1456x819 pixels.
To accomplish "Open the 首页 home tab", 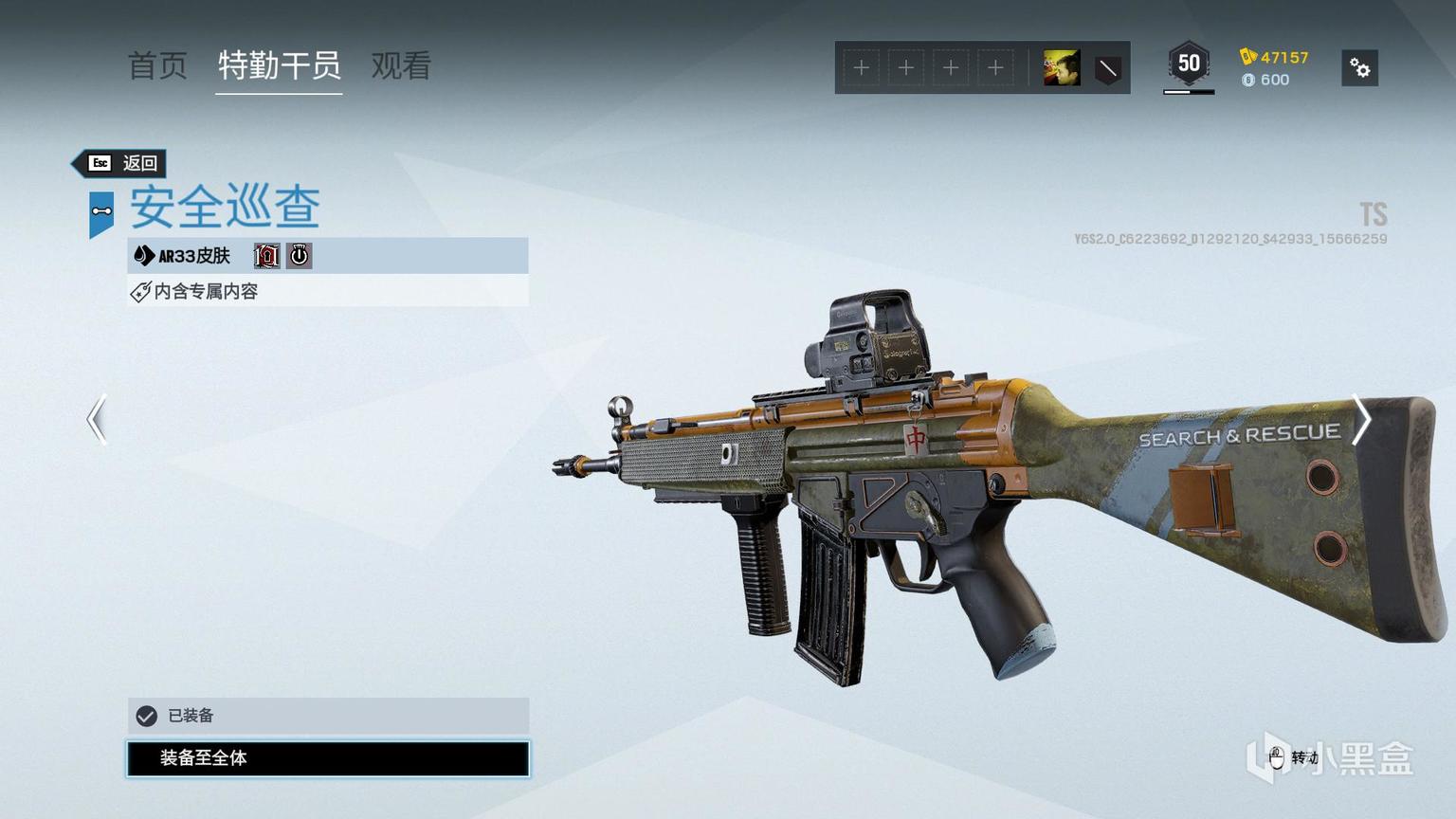I will point(157,65).
